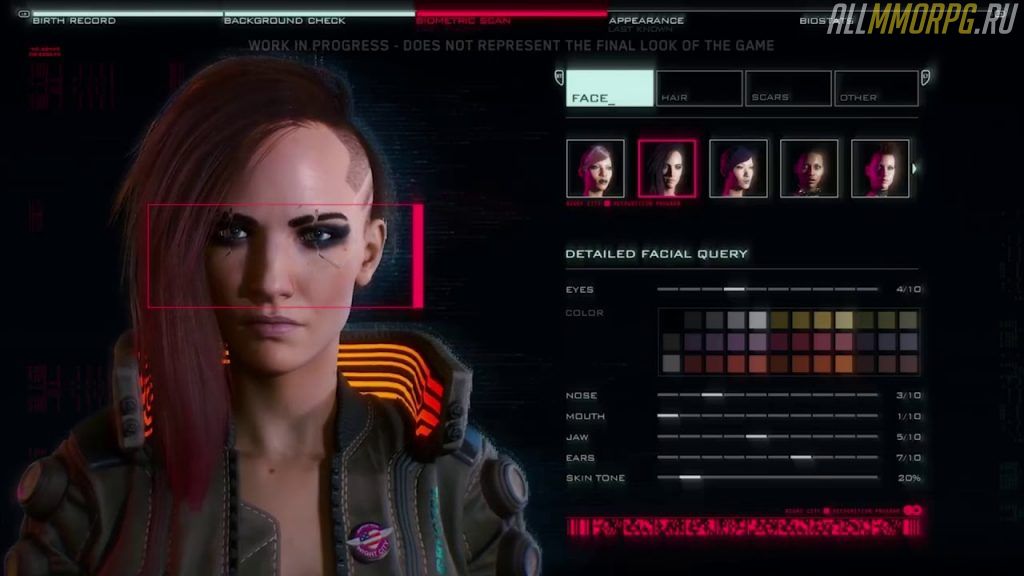Viewport: 1024px width, 576px height.
Task: Show more face presets with right arrow
Action: tap(916, 168)
